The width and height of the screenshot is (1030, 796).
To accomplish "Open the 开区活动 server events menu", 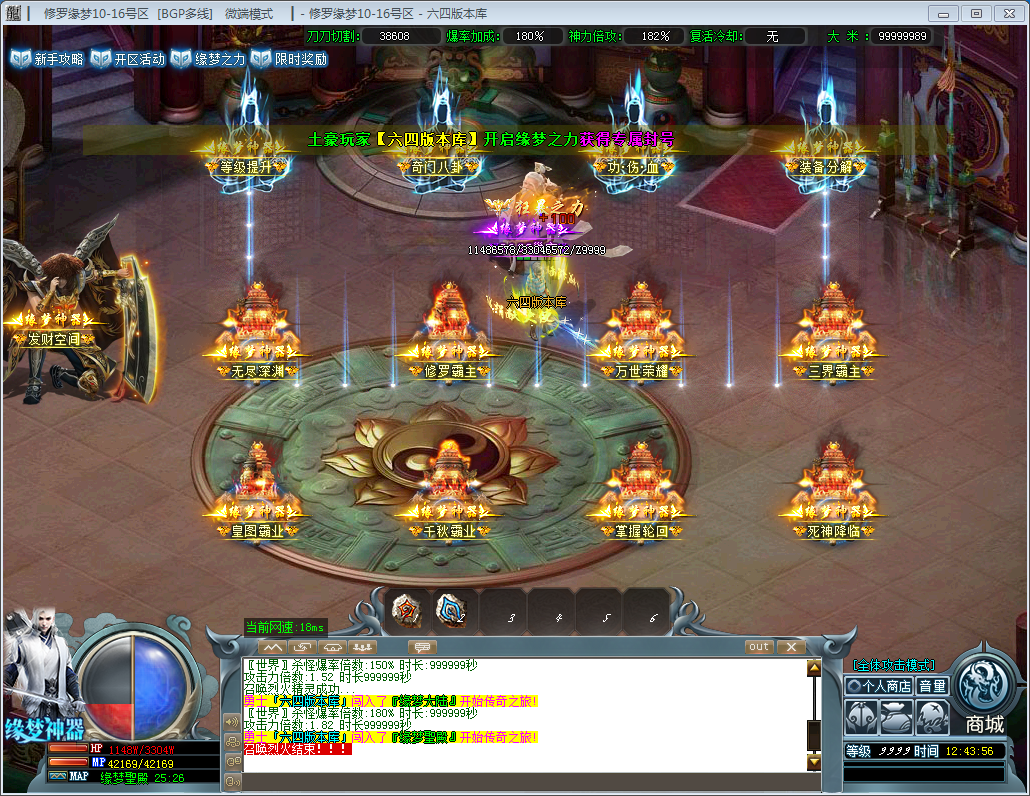I will pos(127,59).
